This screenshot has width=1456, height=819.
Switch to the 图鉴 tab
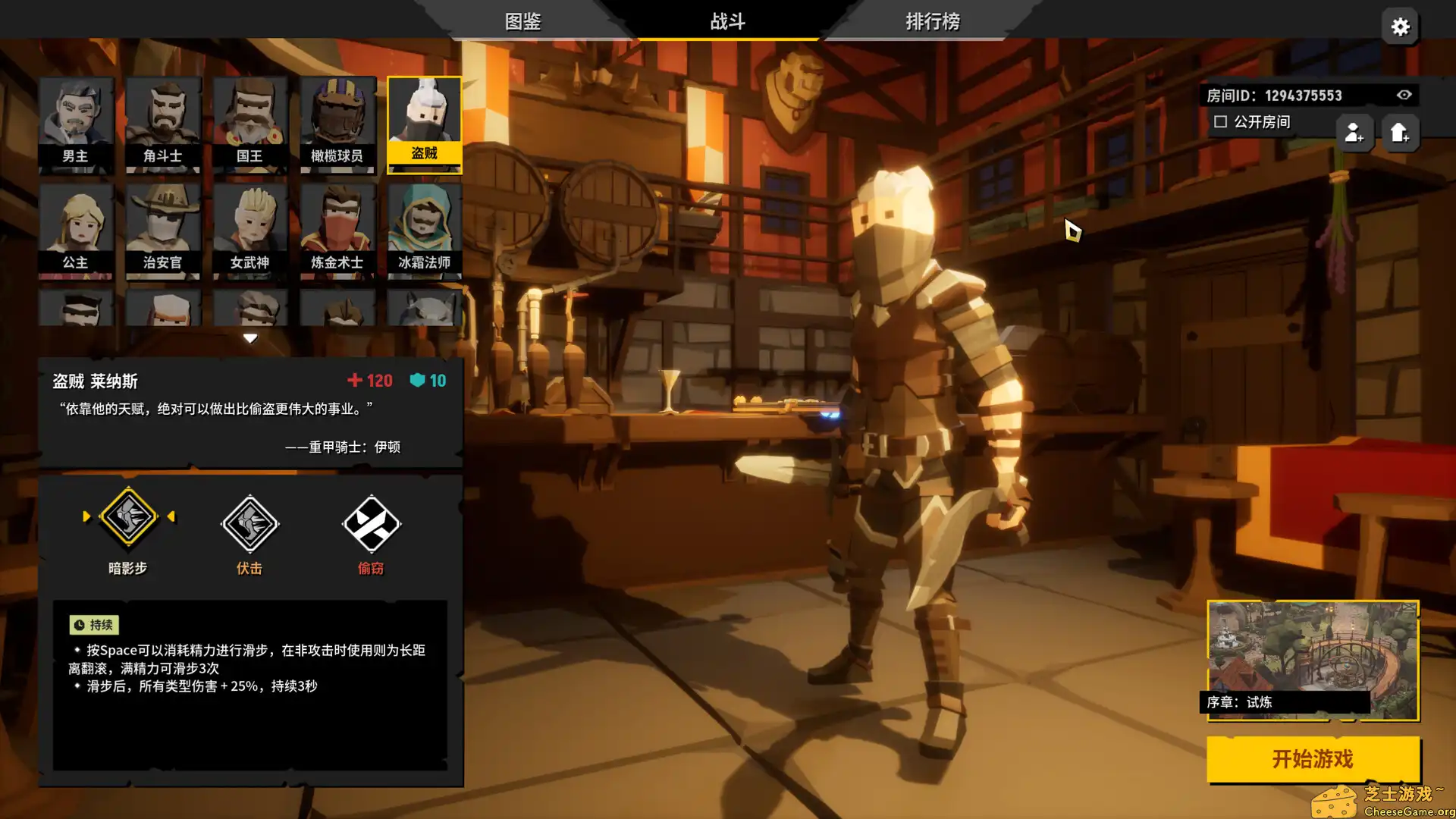tap(522, 21)
